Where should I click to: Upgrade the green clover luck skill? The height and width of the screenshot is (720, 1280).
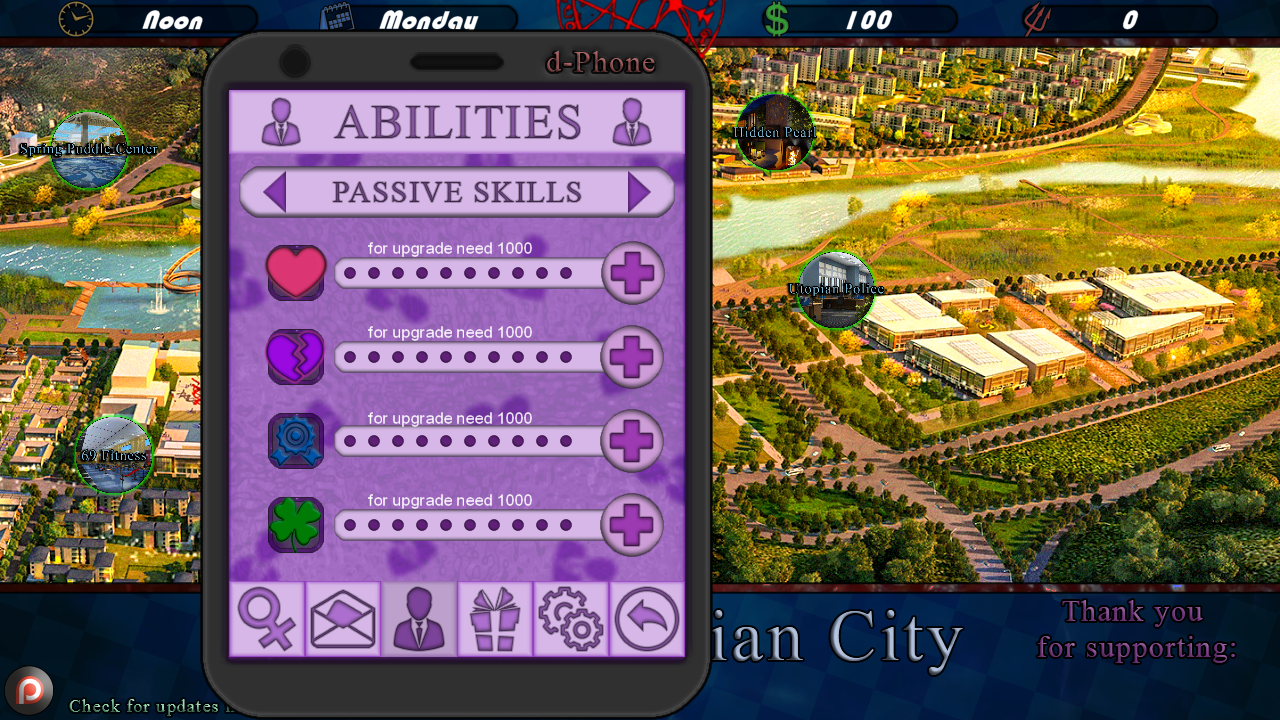(x=632, y=525)
